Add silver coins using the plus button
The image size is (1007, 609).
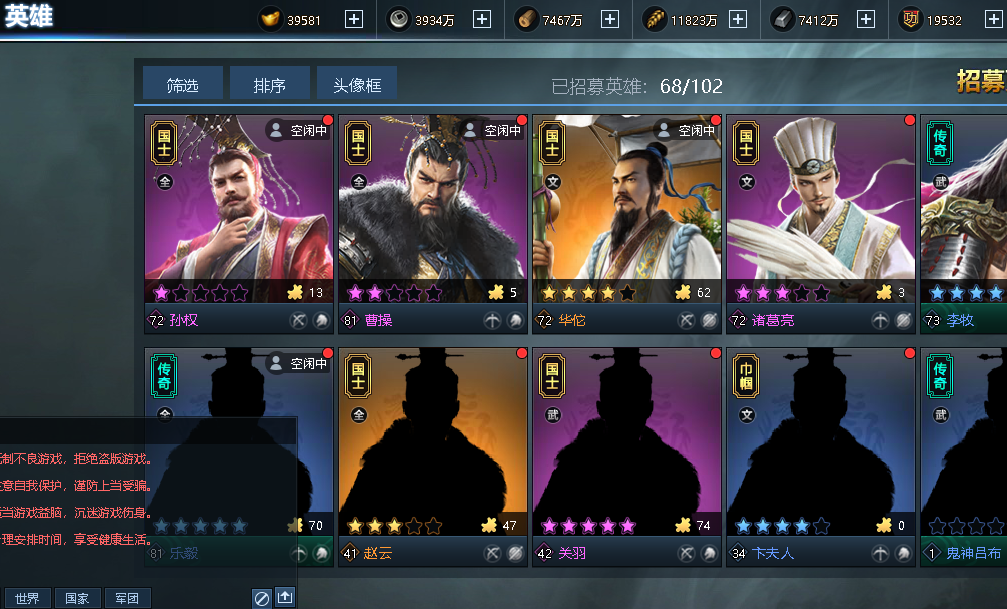click(482, 19)
